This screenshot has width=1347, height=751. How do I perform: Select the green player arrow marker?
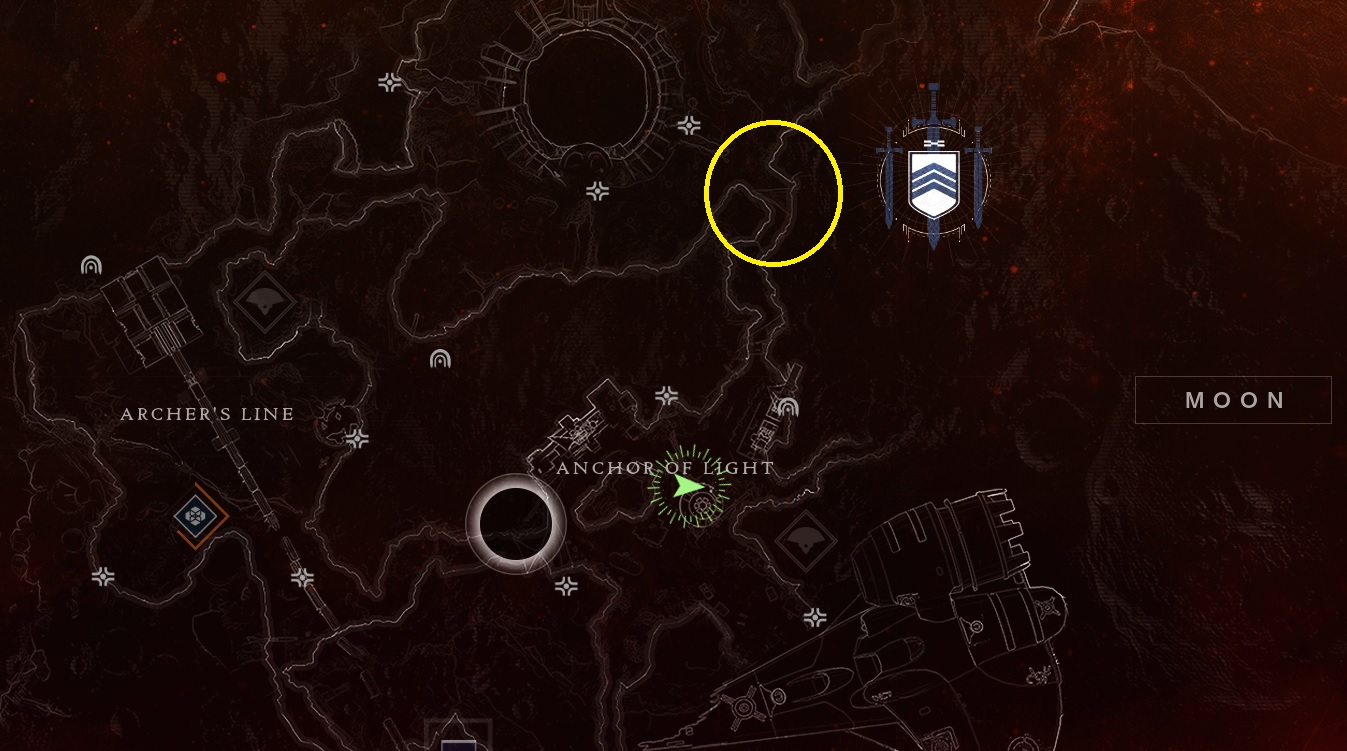[x=687, y=487]
